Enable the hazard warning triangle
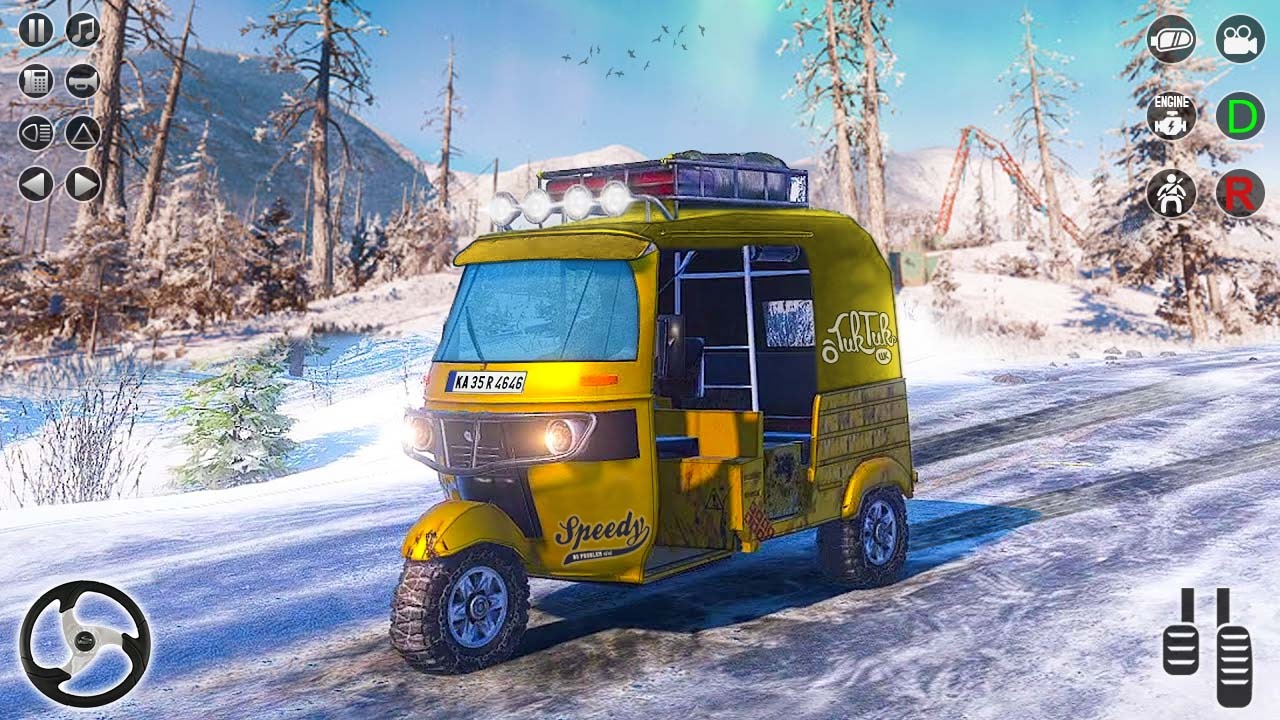The height and width of the screenshot is (720, 1280). click(81, 133)
